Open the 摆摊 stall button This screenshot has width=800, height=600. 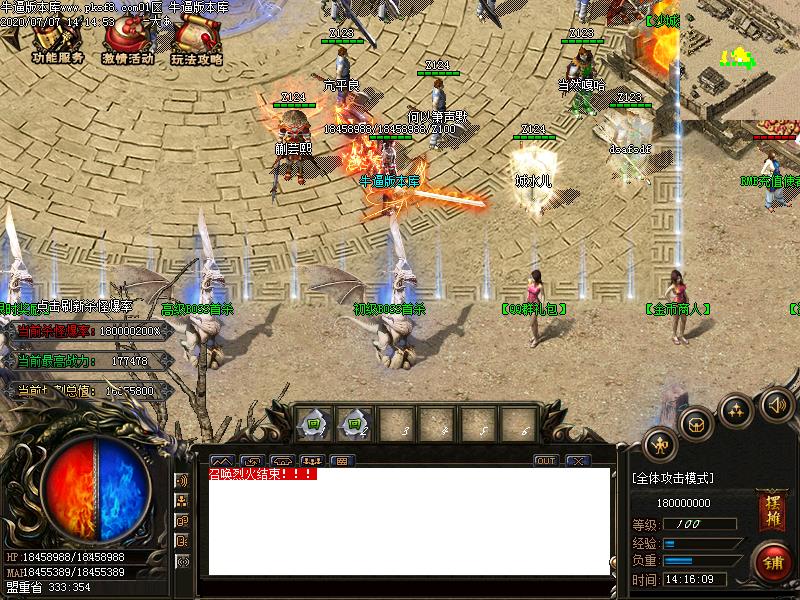771,505
